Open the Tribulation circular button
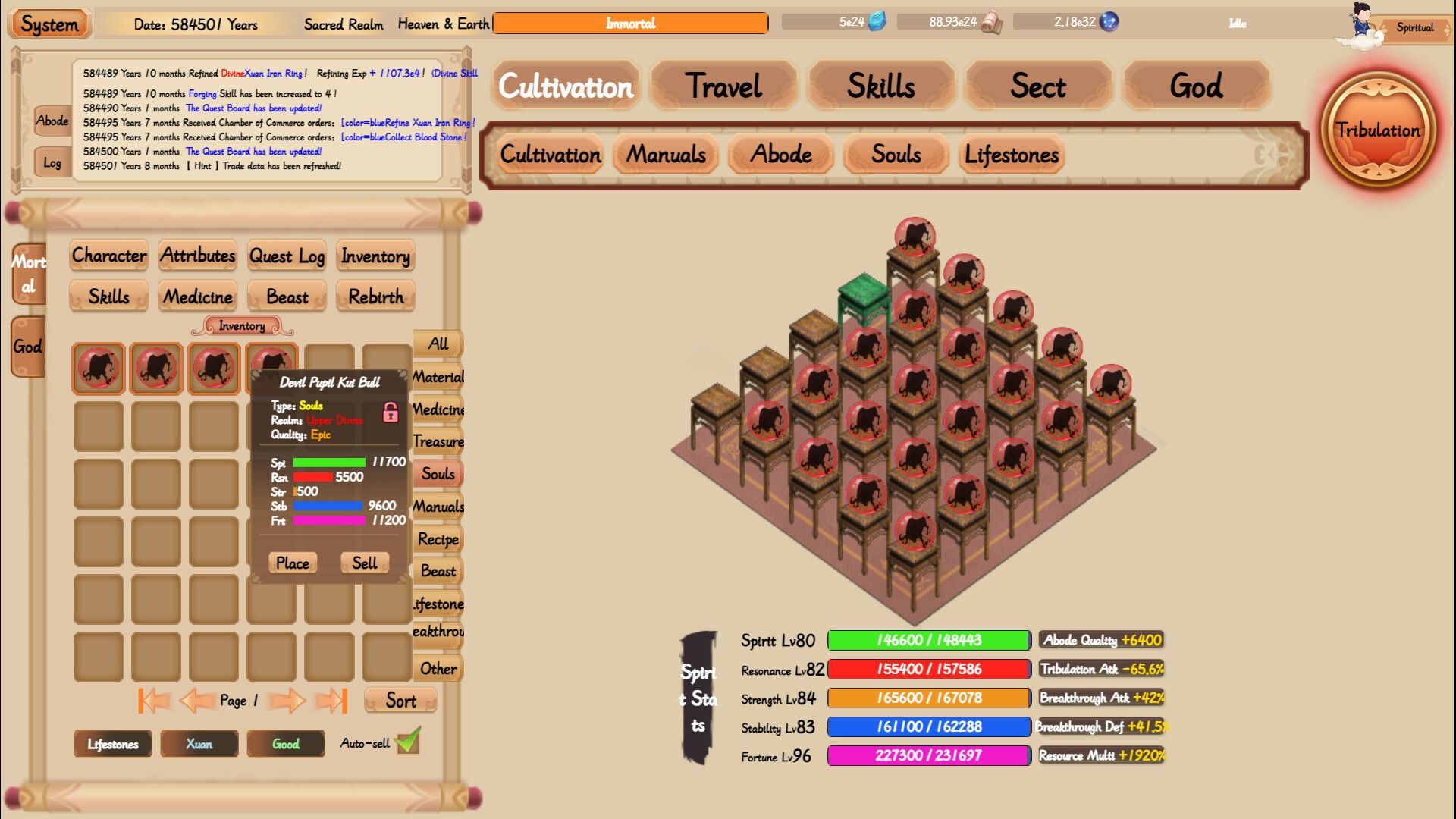Image resolution: width=1456 pixels, height=819 pixels. point(1380,130)
